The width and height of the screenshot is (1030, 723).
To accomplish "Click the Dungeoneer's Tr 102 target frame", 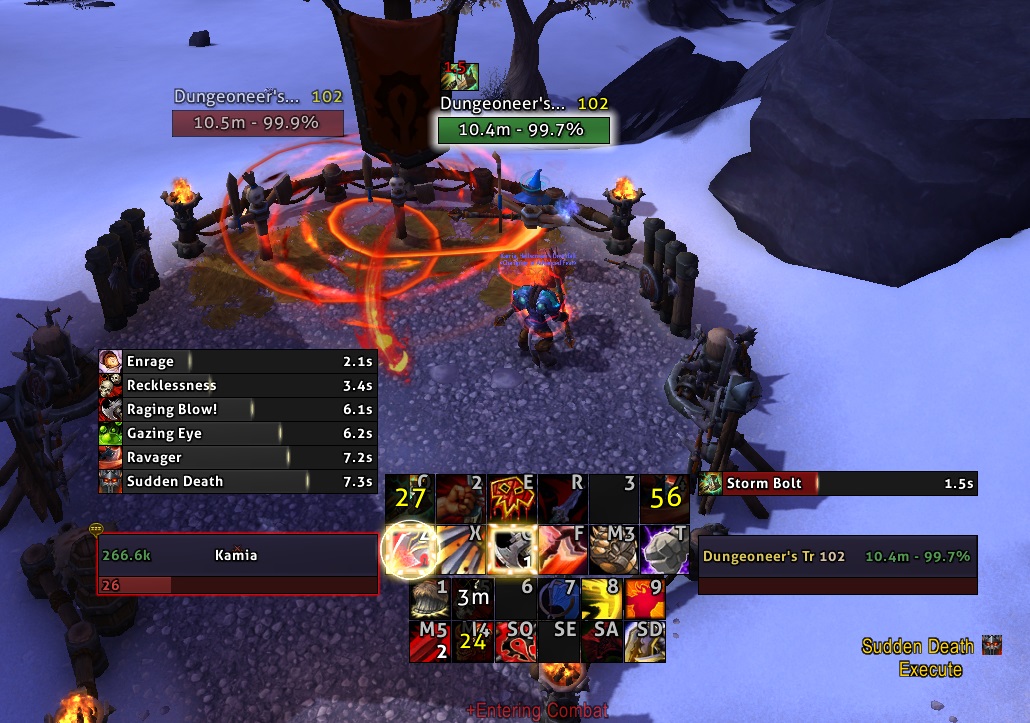I will click(837, 566).
